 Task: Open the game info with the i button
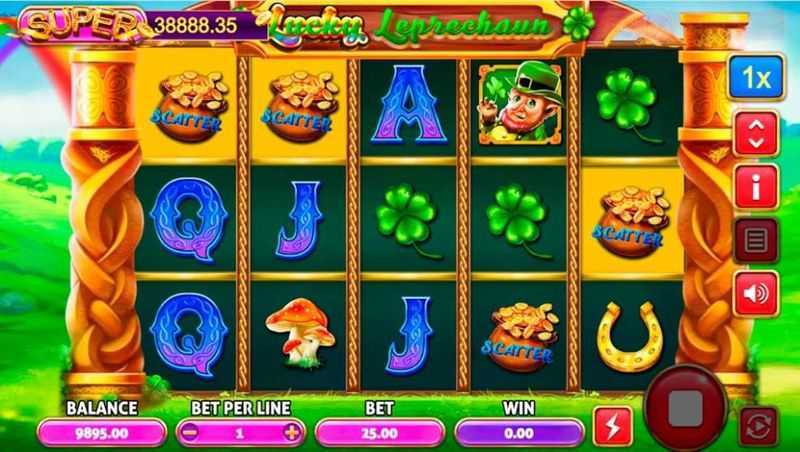click(756, 187)
